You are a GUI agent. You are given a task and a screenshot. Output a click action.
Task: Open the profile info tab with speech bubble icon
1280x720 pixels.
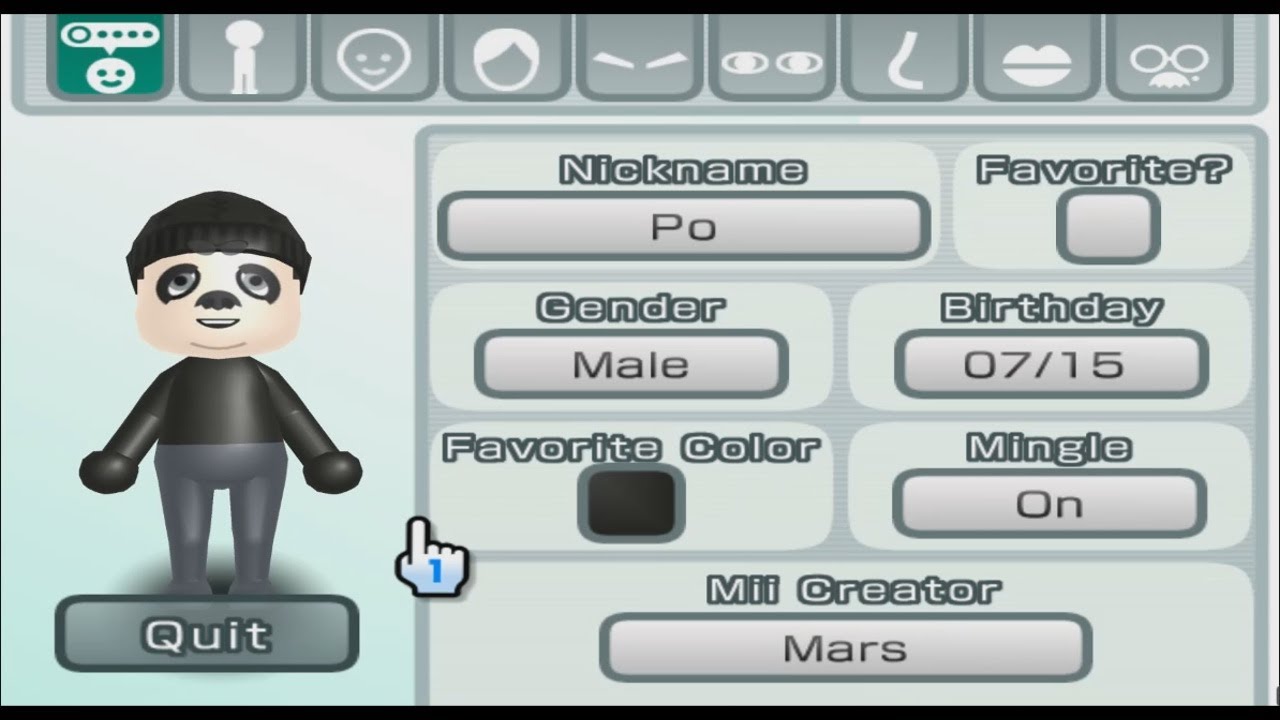[x=113, y=57]
